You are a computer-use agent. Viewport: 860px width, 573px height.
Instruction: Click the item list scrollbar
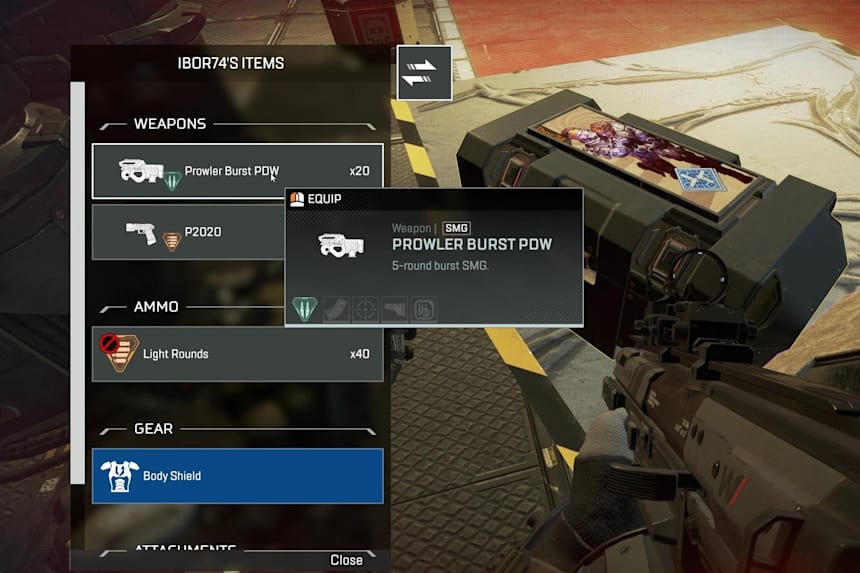coord(78,280)
